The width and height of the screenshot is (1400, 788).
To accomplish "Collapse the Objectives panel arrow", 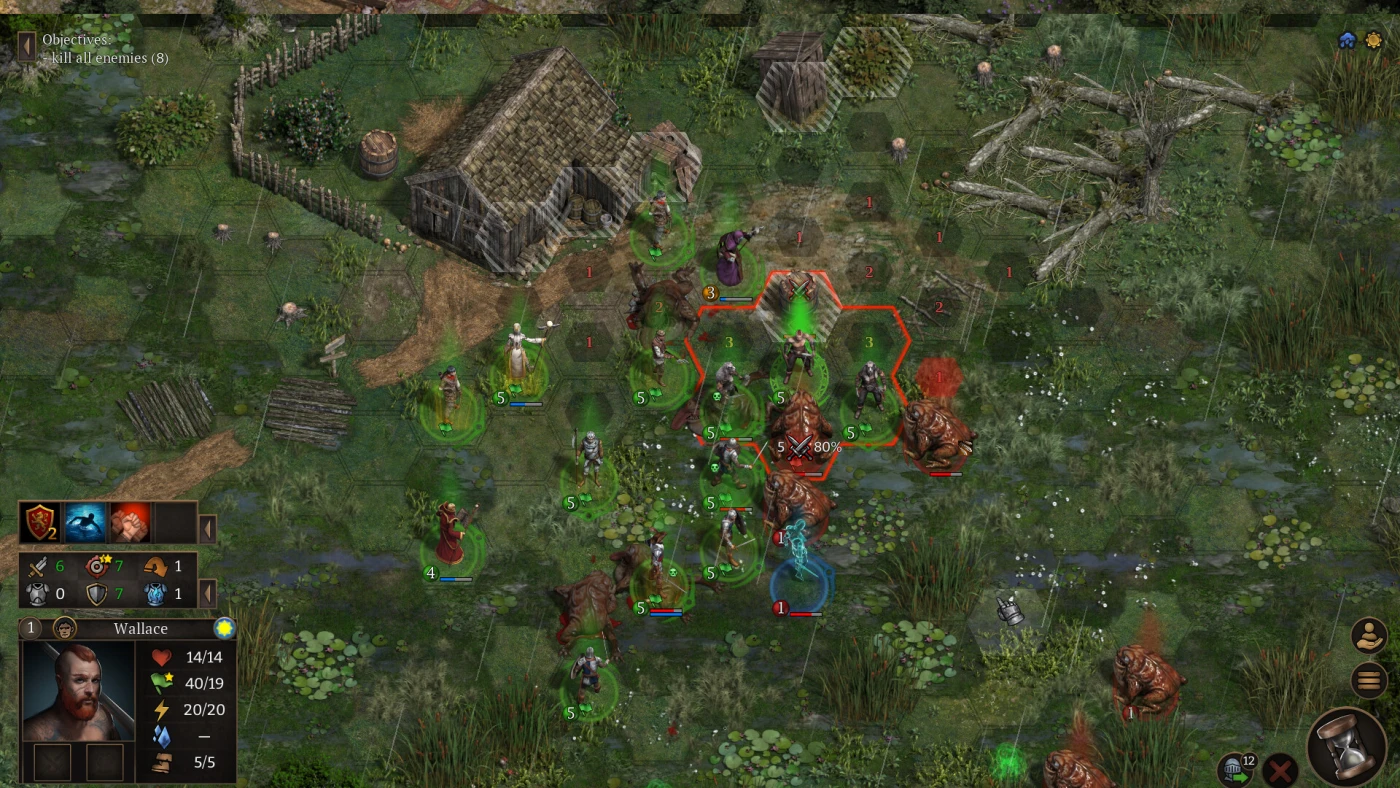I will pos(27,46).
